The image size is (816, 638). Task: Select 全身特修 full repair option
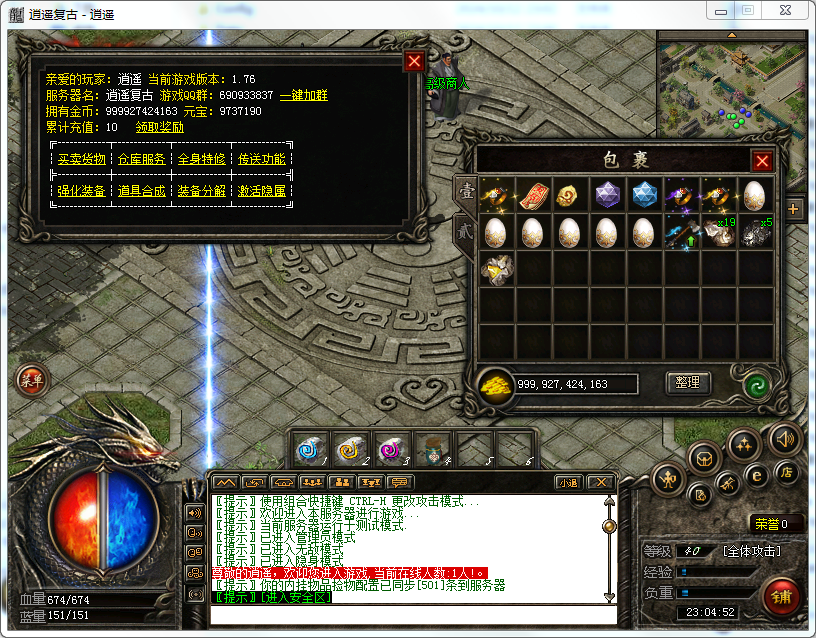pos(201,159)
